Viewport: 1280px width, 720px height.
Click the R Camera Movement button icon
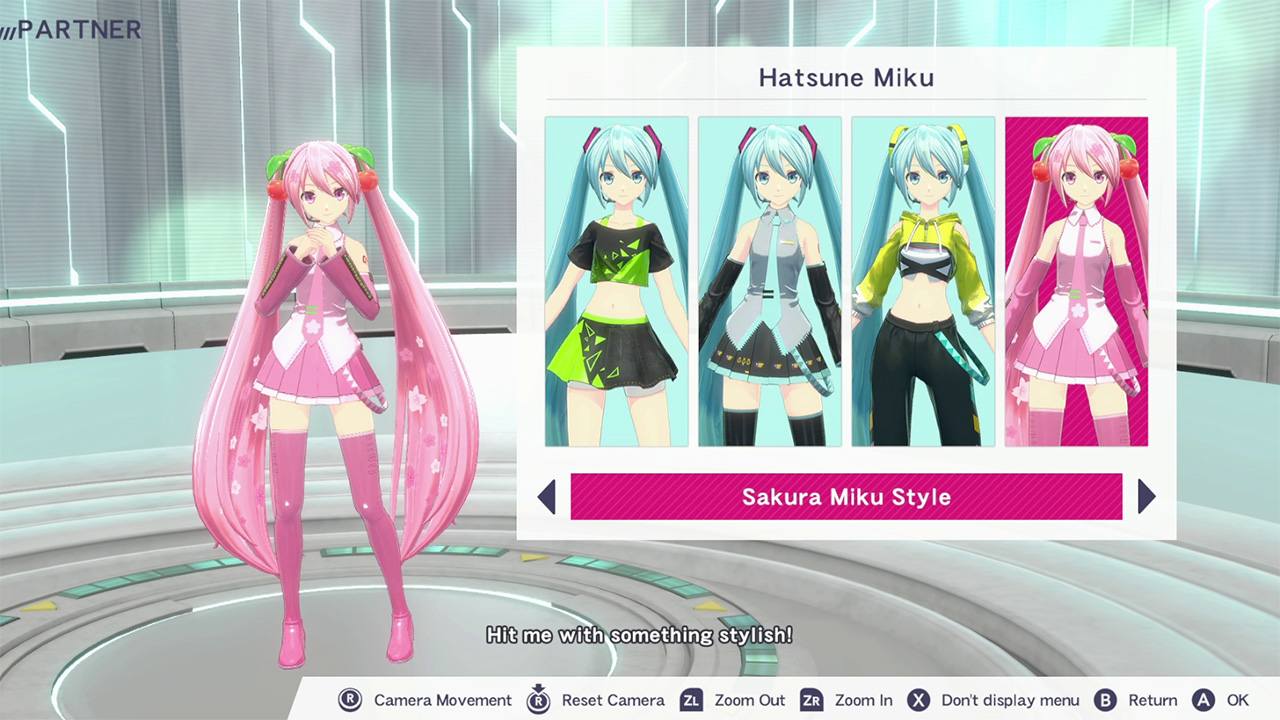[351, 700]
